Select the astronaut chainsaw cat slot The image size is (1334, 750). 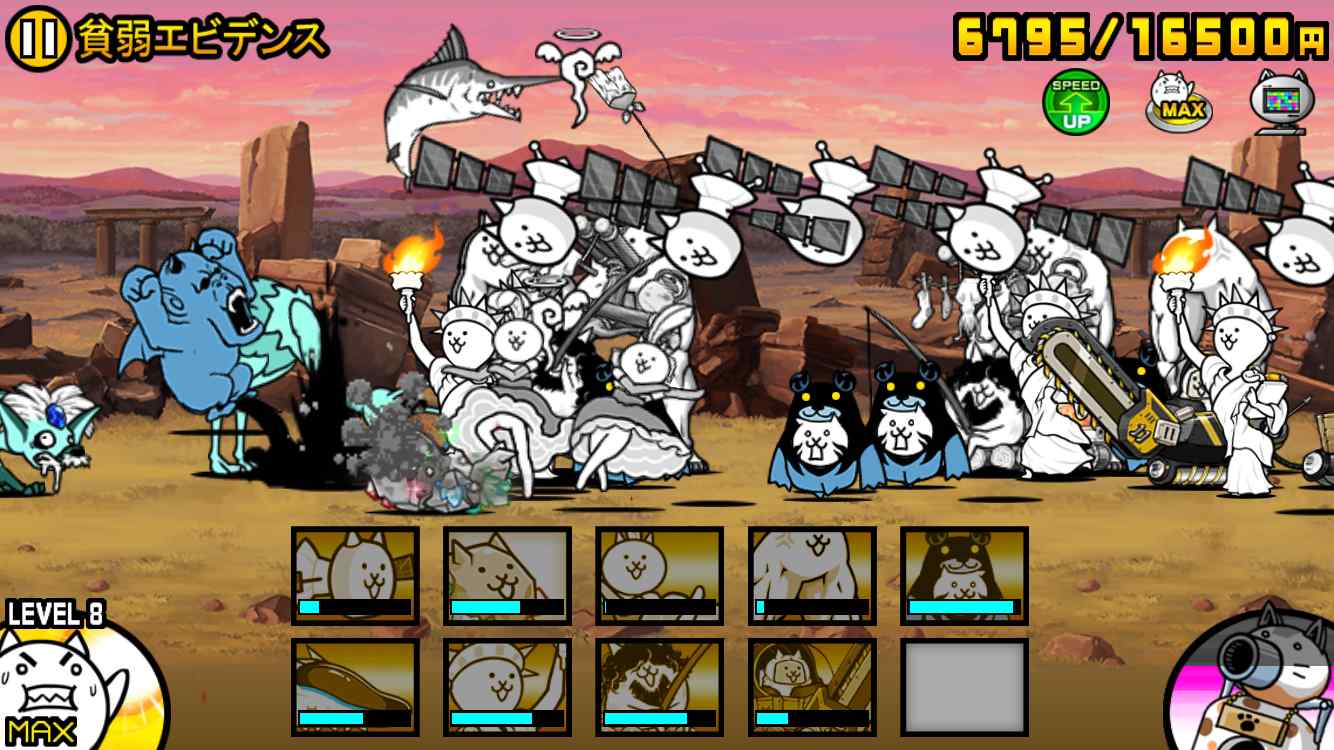(x=811, y=687)
